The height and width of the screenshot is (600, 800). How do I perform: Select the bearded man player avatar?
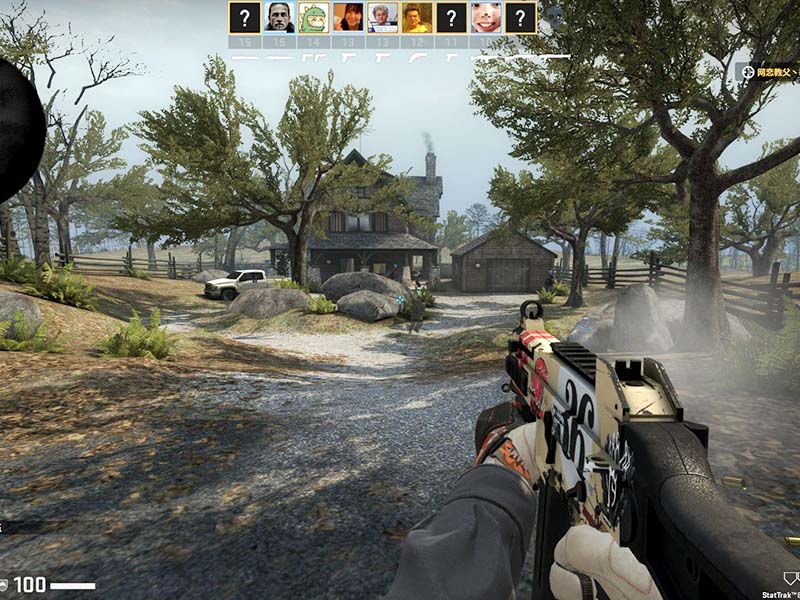point(279,17)
